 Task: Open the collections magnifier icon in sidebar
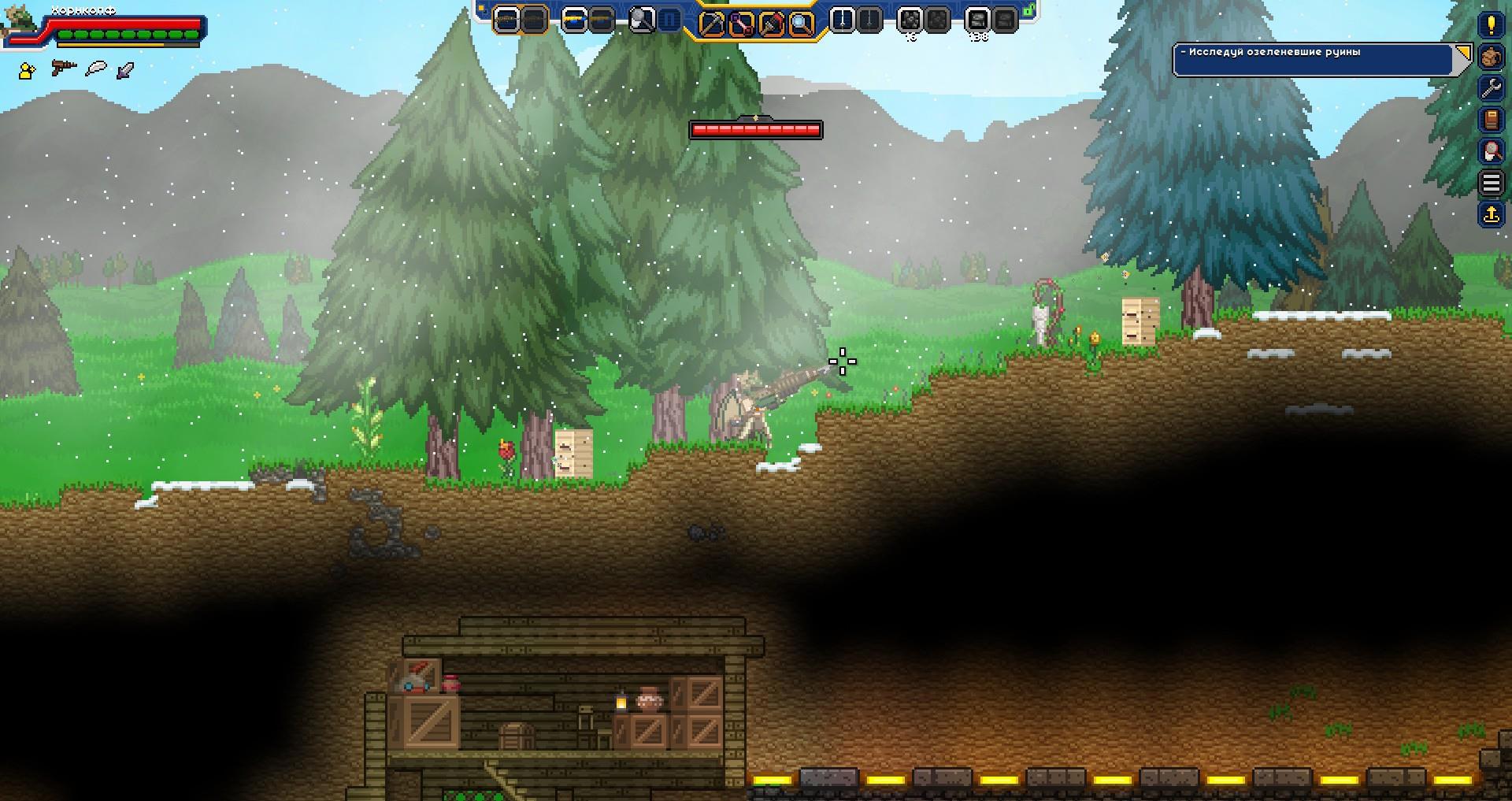click(1491, 150)
